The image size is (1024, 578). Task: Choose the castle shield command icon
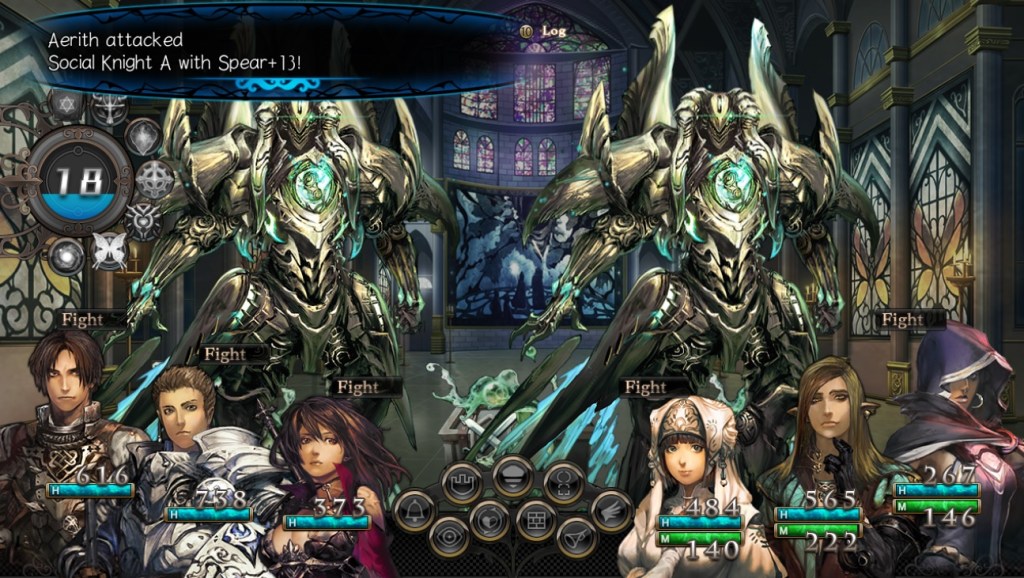(x=460, y=483)
